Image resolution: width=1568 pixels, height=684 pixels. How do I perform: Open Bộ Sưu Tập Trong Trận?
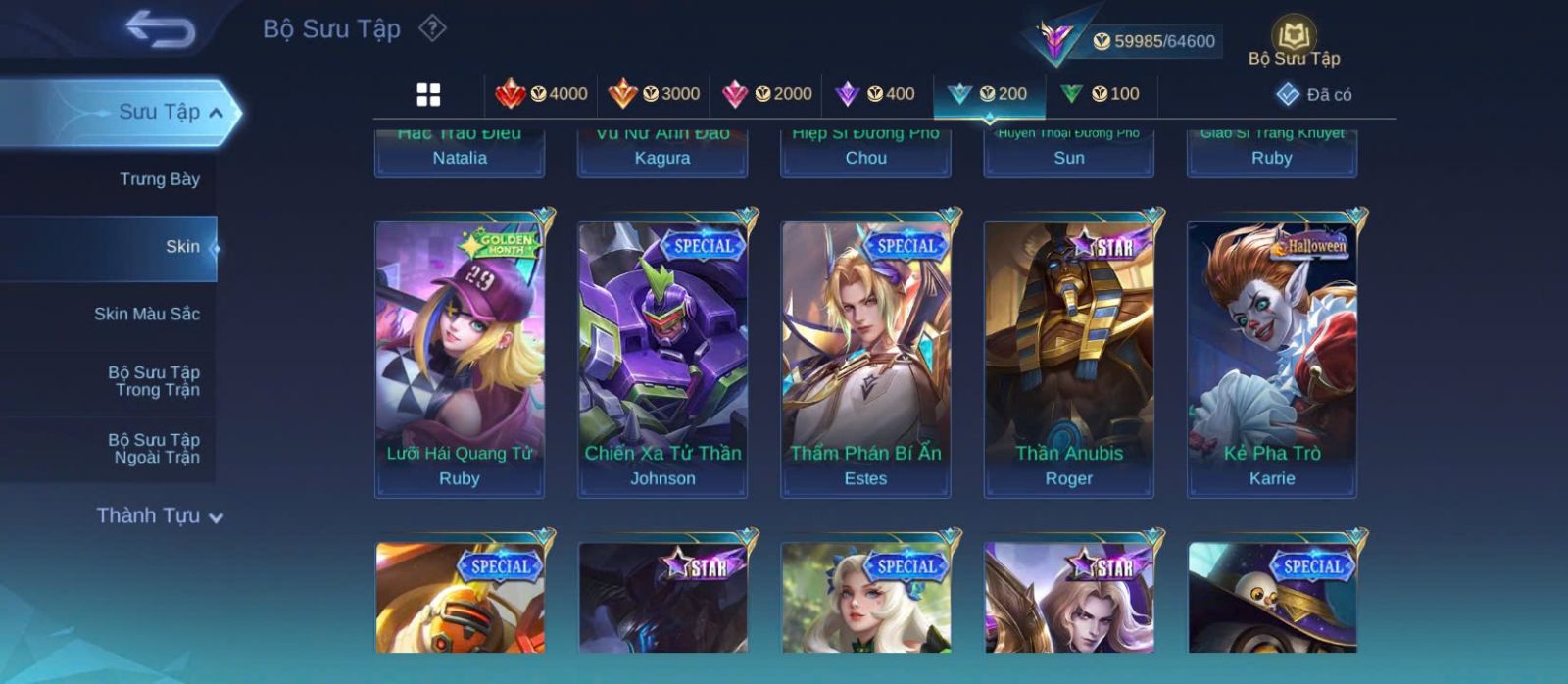[x=154, y=381]
